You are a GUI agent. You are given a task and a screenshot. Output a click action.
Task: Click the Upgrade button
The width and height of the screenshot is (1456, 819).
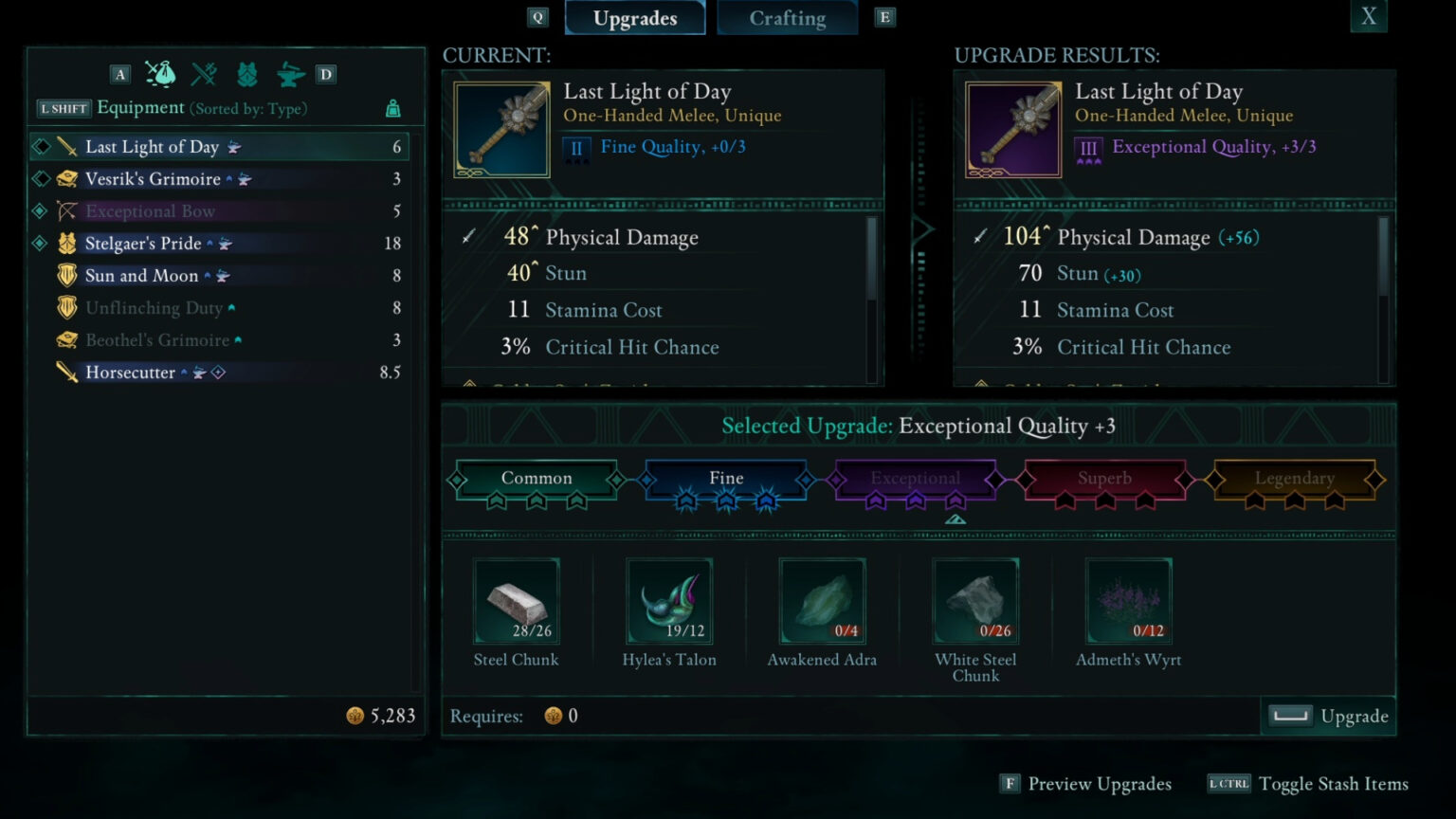tap(1329, 716)
